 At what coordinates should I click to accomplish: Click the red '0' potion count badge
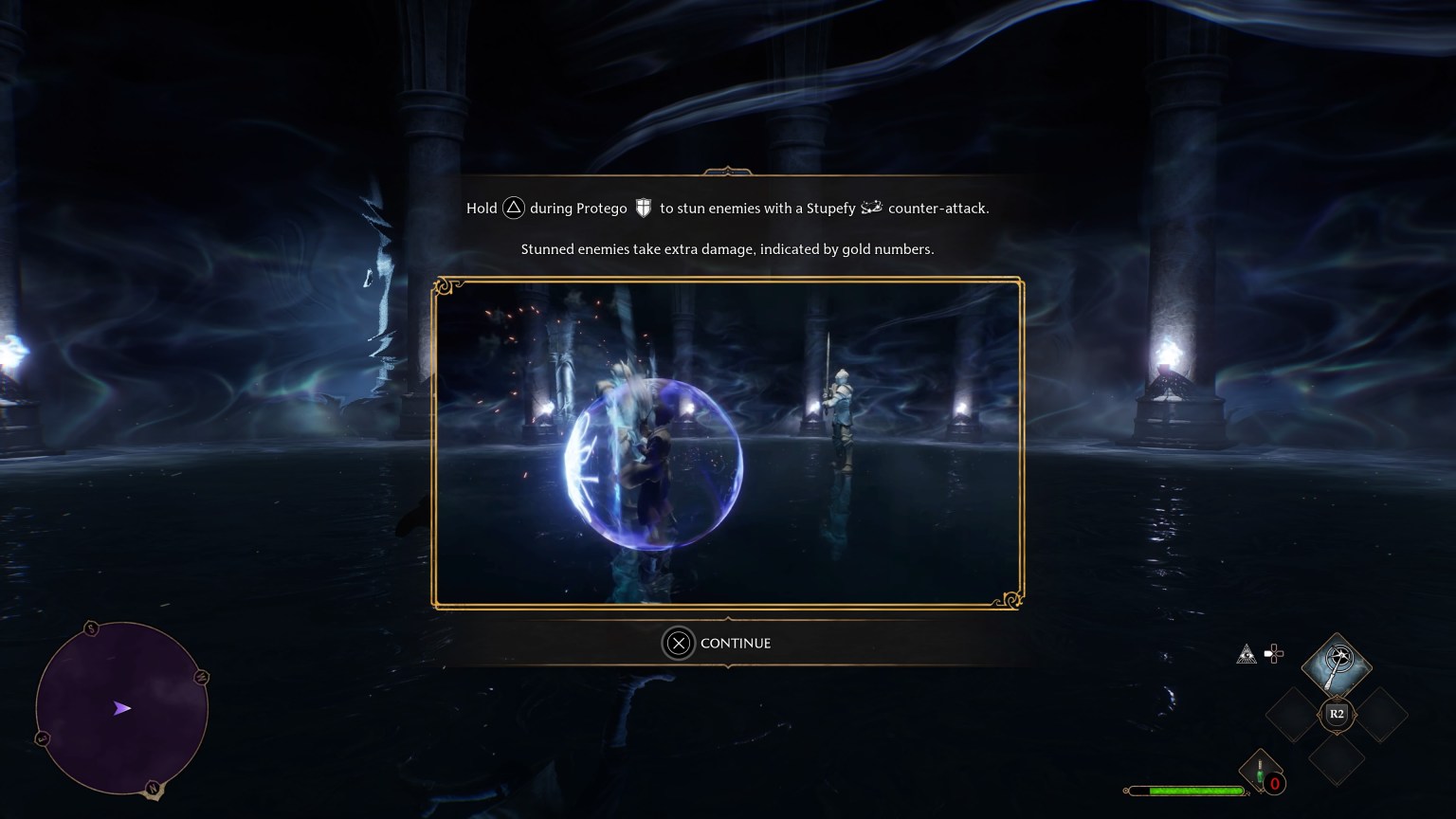coord(1275,781)
